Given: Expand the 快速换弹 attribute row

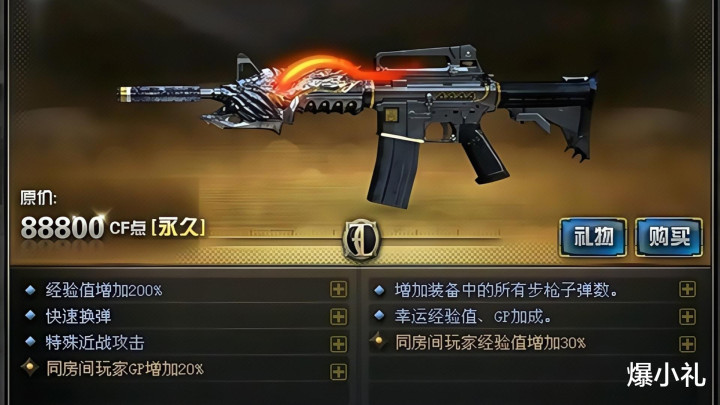Looking at the screenshot, I should [339, 317].
